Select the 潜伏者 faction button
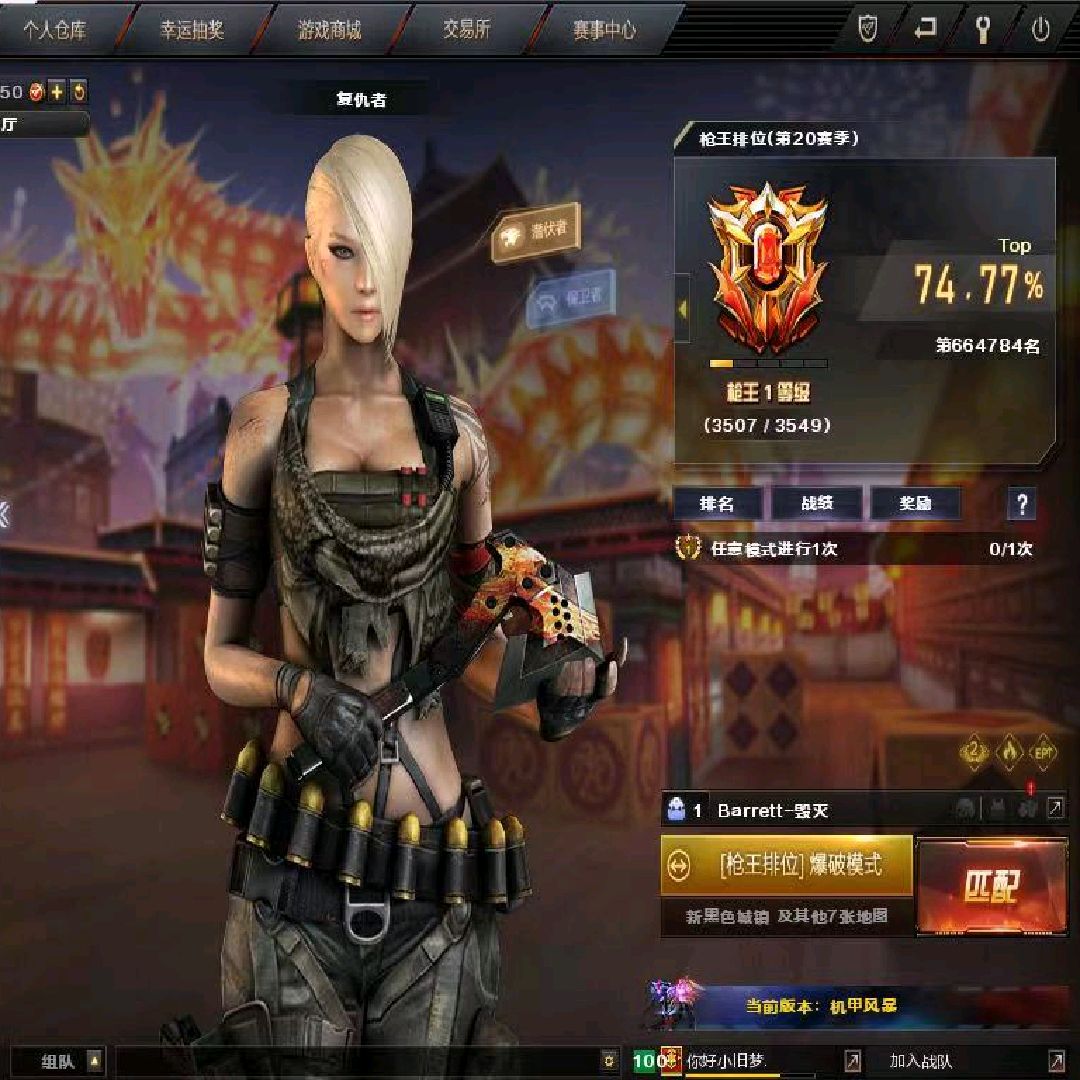Image resolution: width=1080 pixels, height=1080 pixels. click(538, 233)
